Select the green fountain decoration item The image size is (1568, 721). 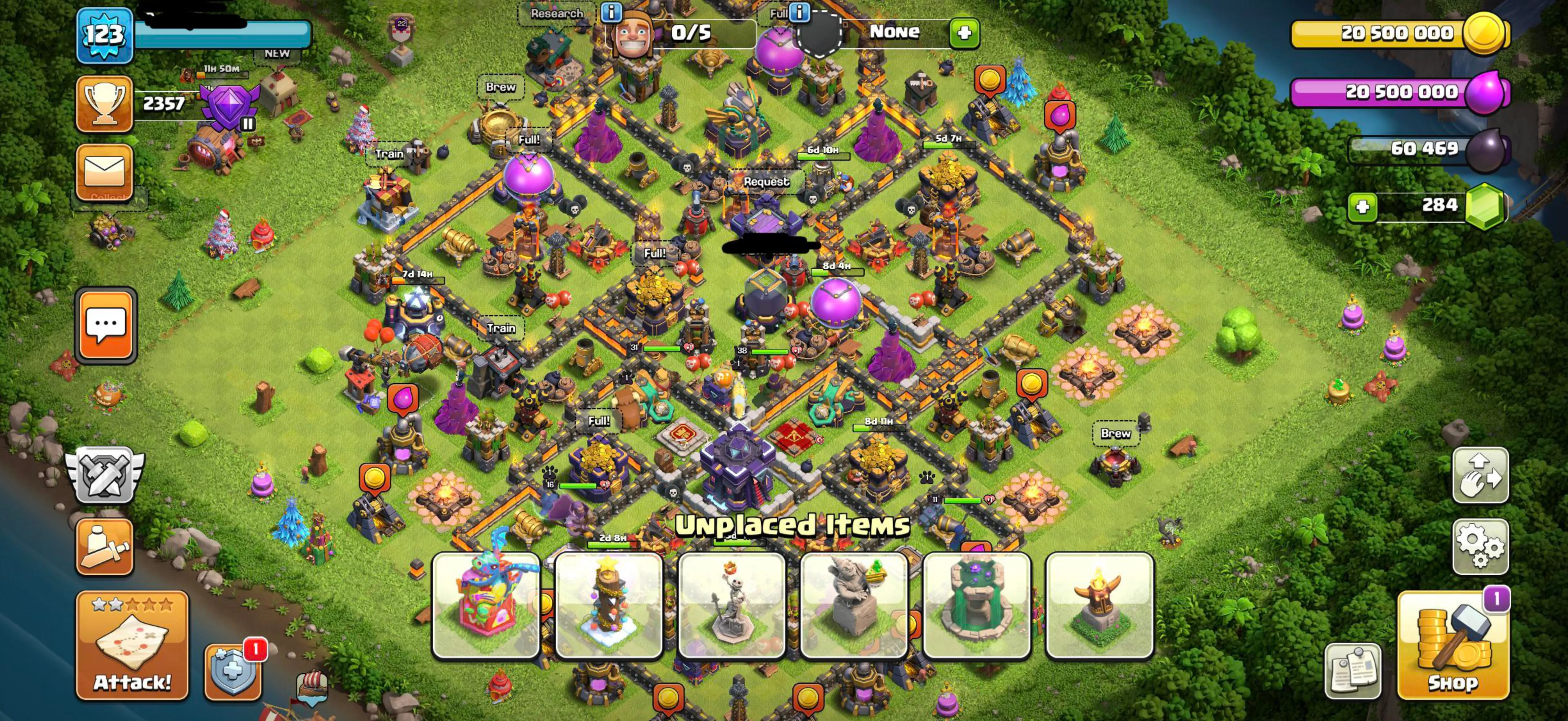[976, 605]
